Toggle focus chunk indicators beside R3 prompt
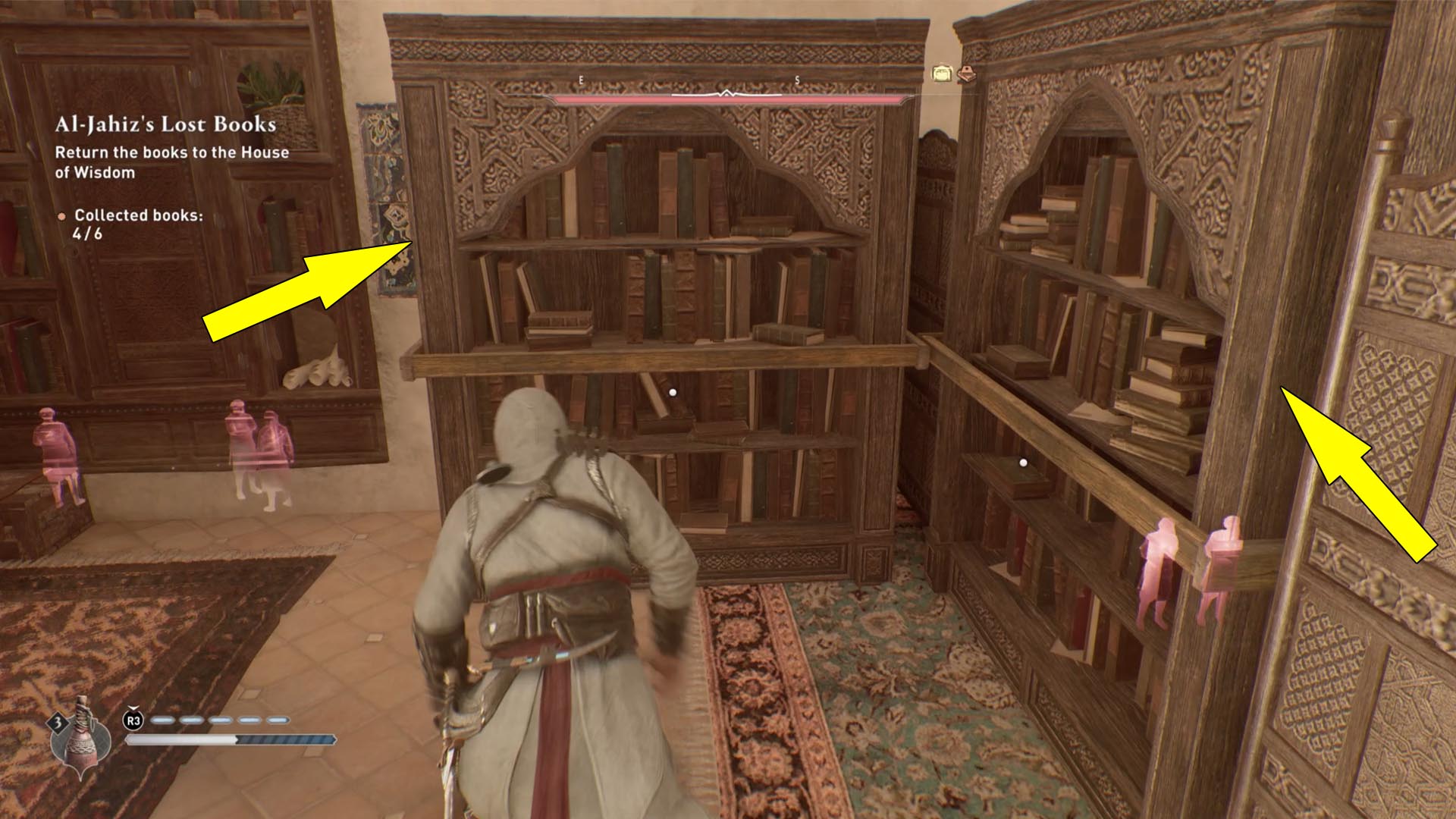The height and width of the screenshot is (819, 1456). pos(220,720)
